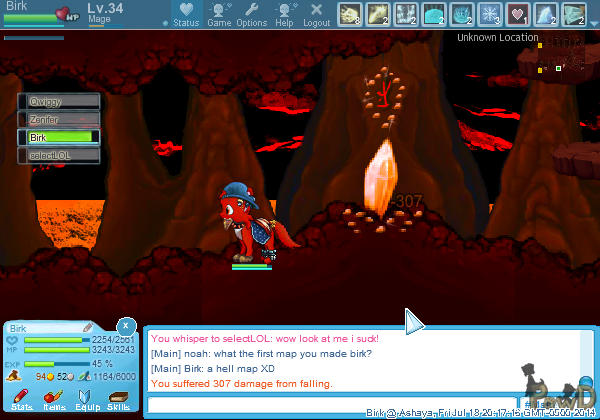The height and width of the screenshot is (420, 600).
Task: Open the Game menu
Action: (x=219, y=15)
